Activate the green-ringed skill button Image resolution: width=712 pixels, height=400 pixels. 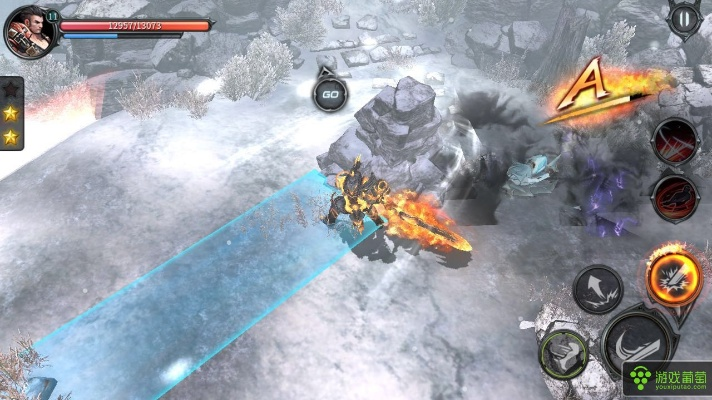[564, 353]
